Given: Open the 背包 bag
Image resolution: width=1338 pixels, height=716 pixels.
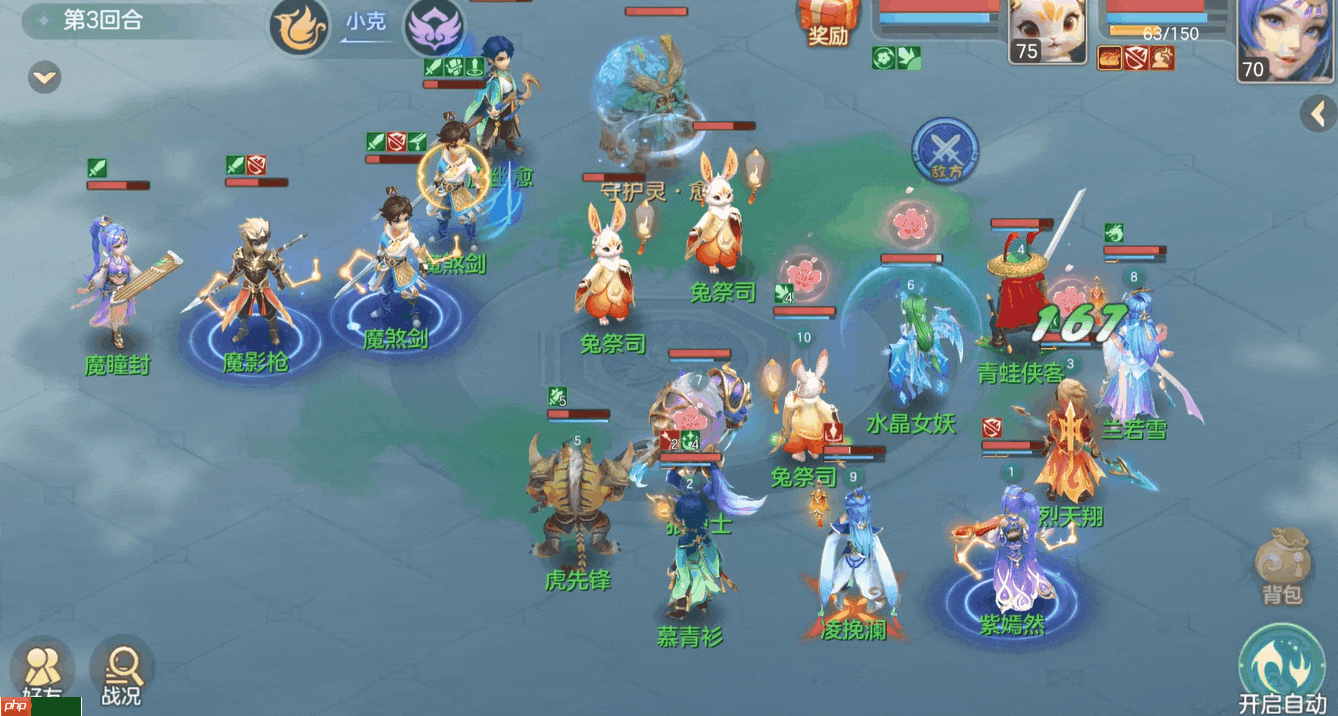Looking at the screenshot, I should point(1282,568).
